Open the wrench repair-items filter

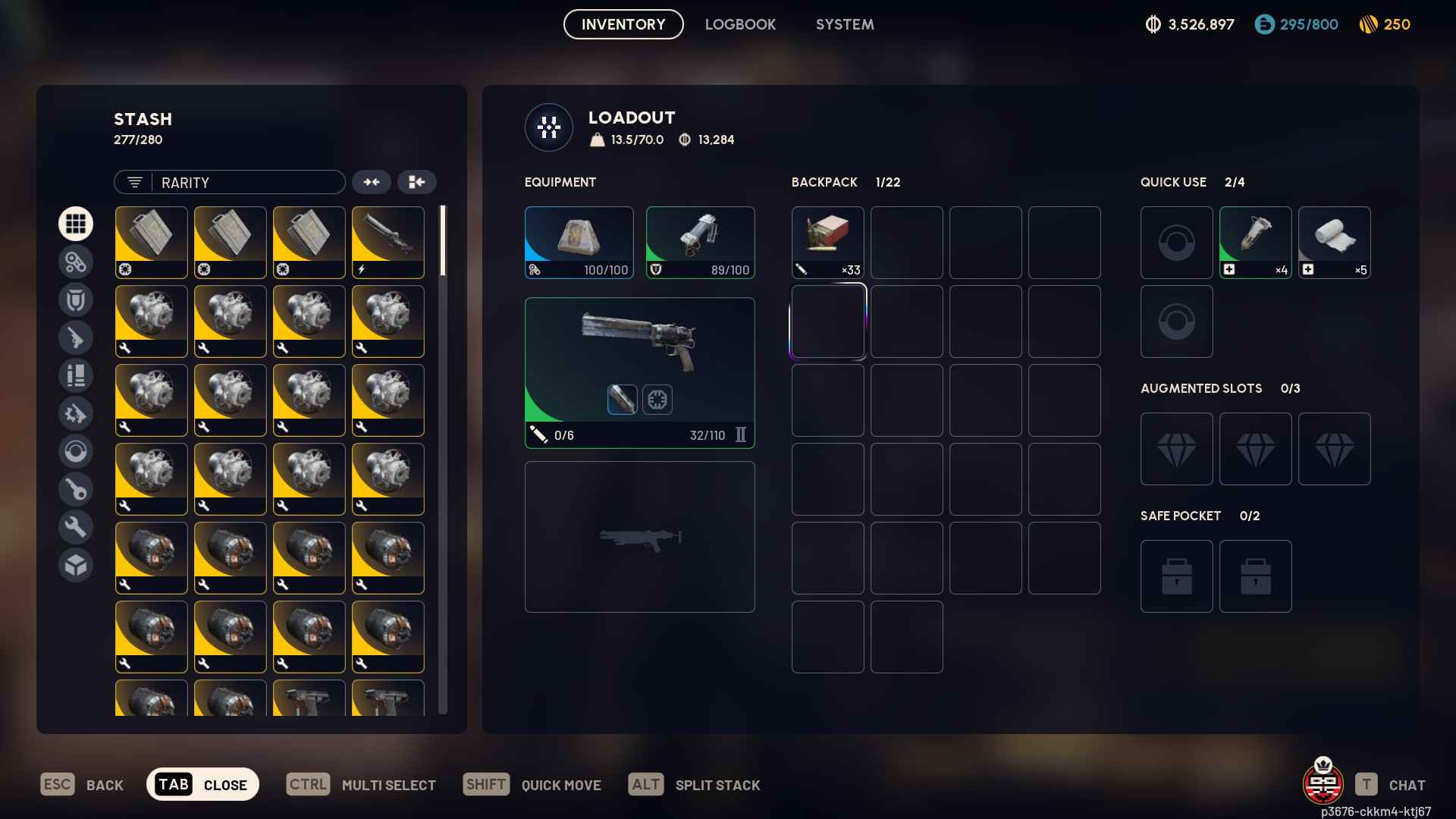tap(76, 526)
